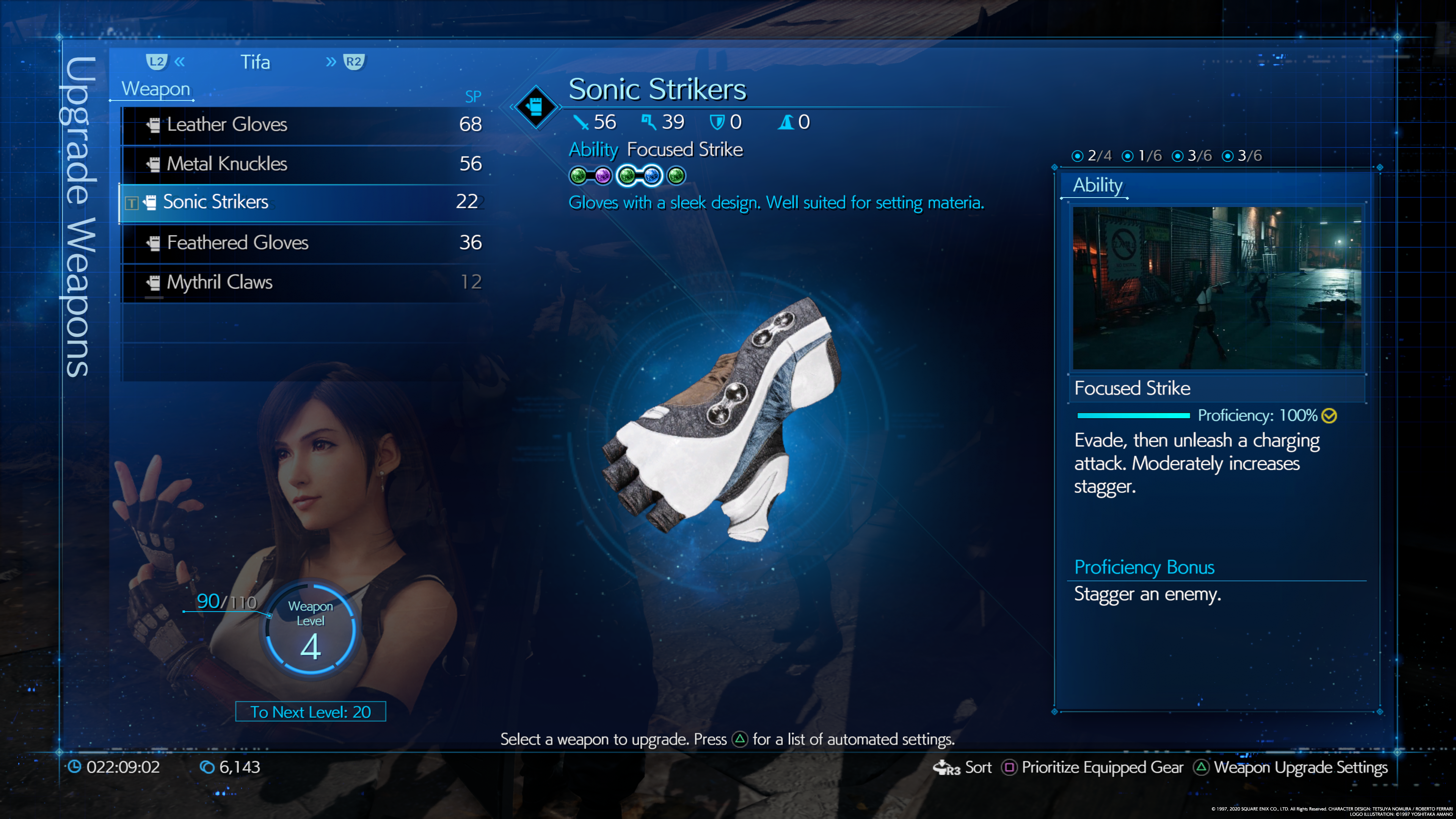Click the Sonic Strikers glove emblem icon
Viewport: 1456px width, 819px height.
coord(535,106)
